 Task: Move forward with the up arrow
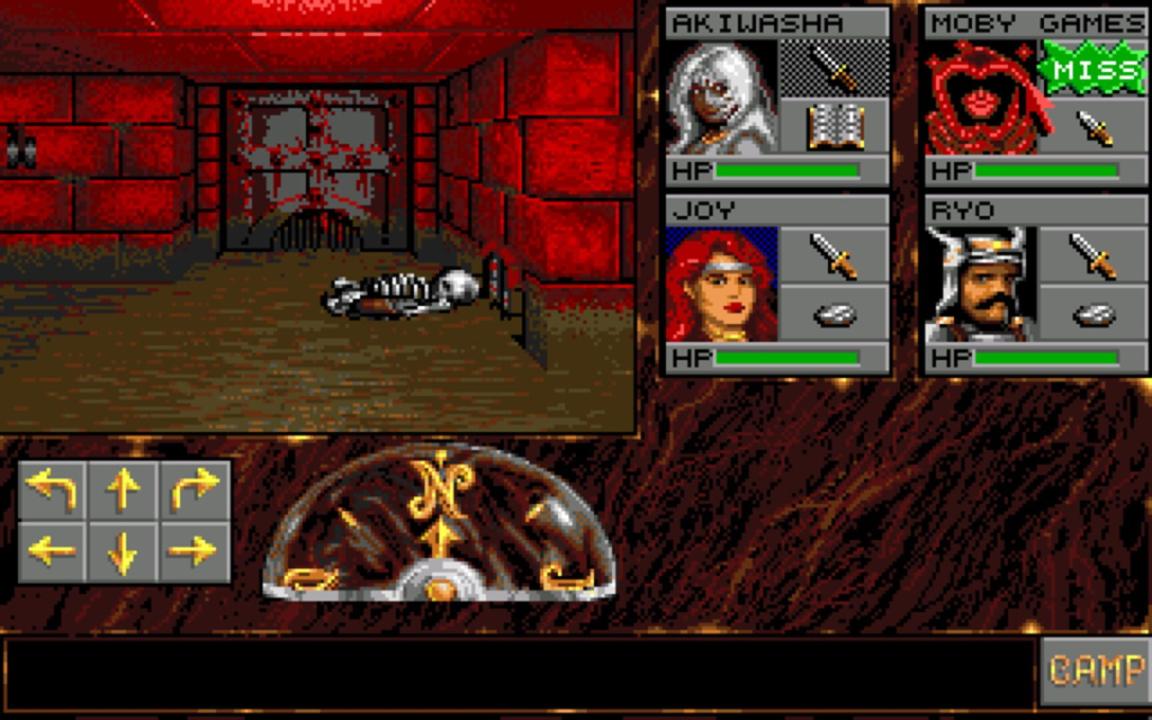123,490
